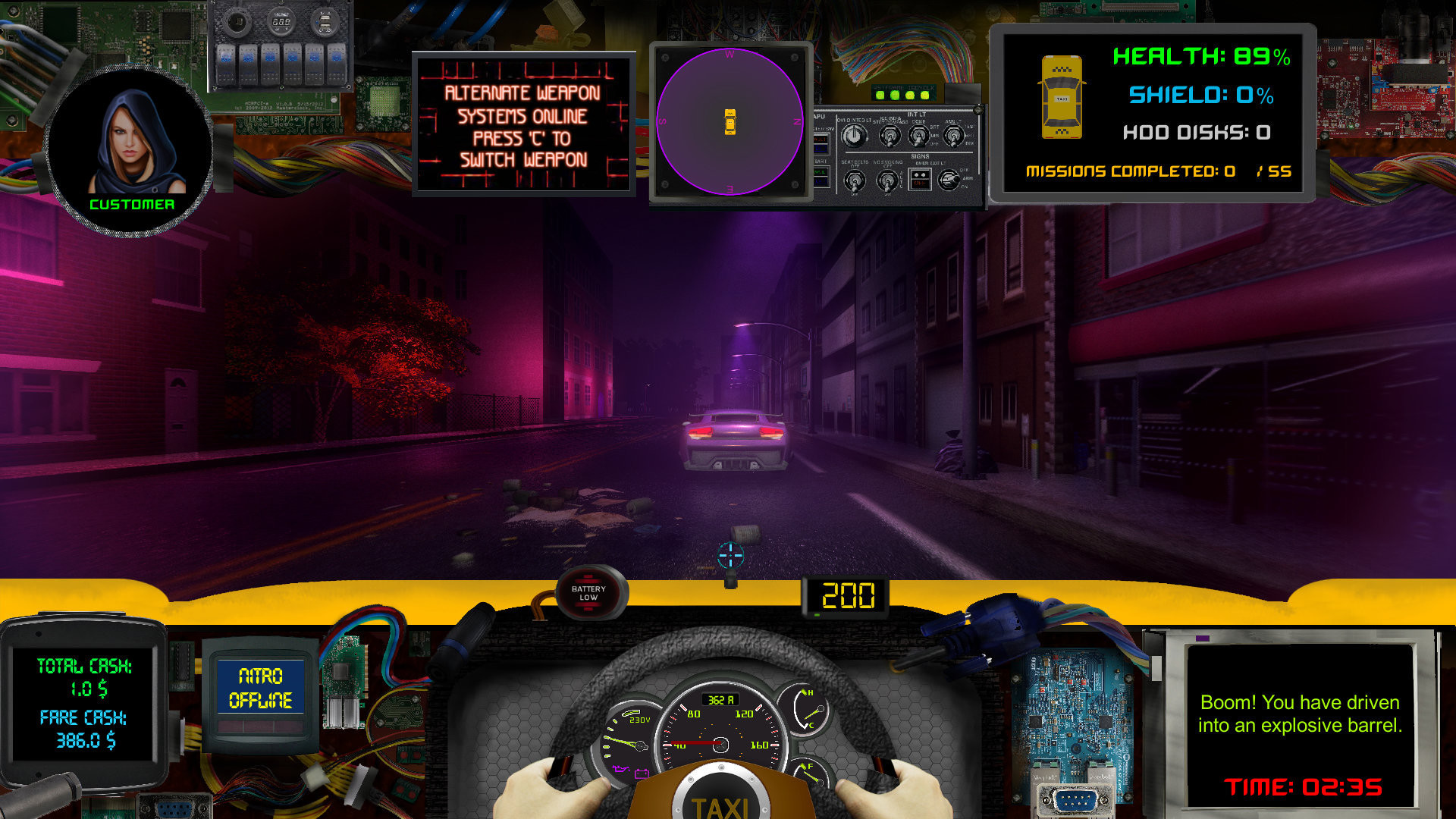Click the voltmeter gauge on the top panel
The height and width of the screenshot is (819, 1456).
(281, 21)
